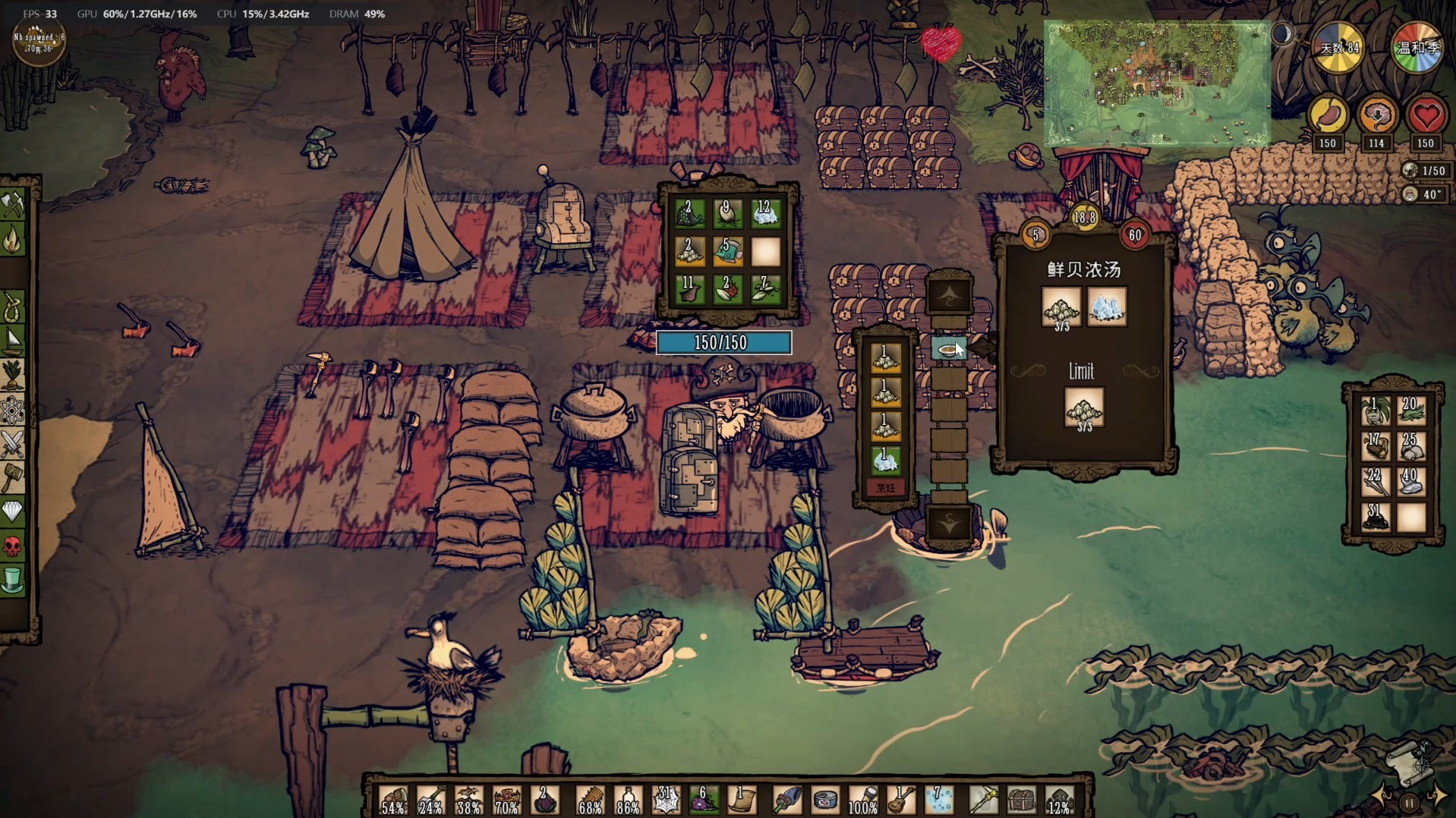1456x818 pixels.
Task: Click the pause button
Action: click(1409, 802)
